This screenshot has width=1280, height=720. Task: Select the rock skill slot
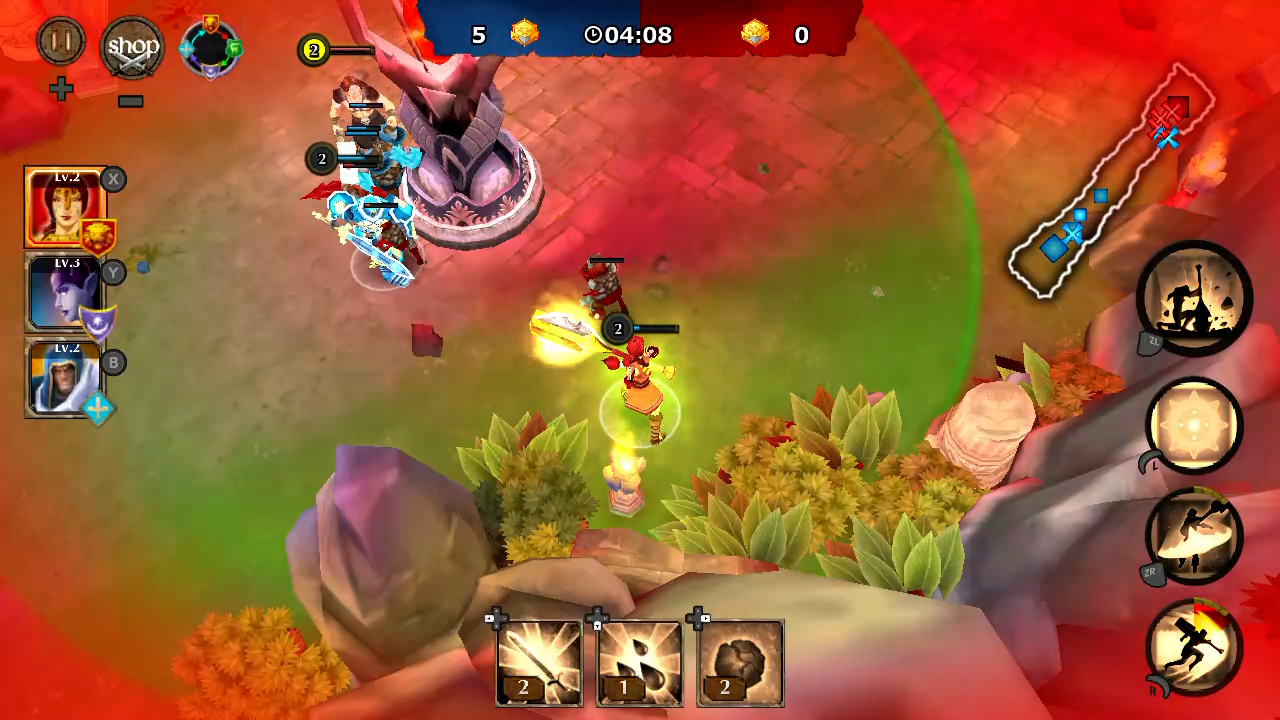739,662
